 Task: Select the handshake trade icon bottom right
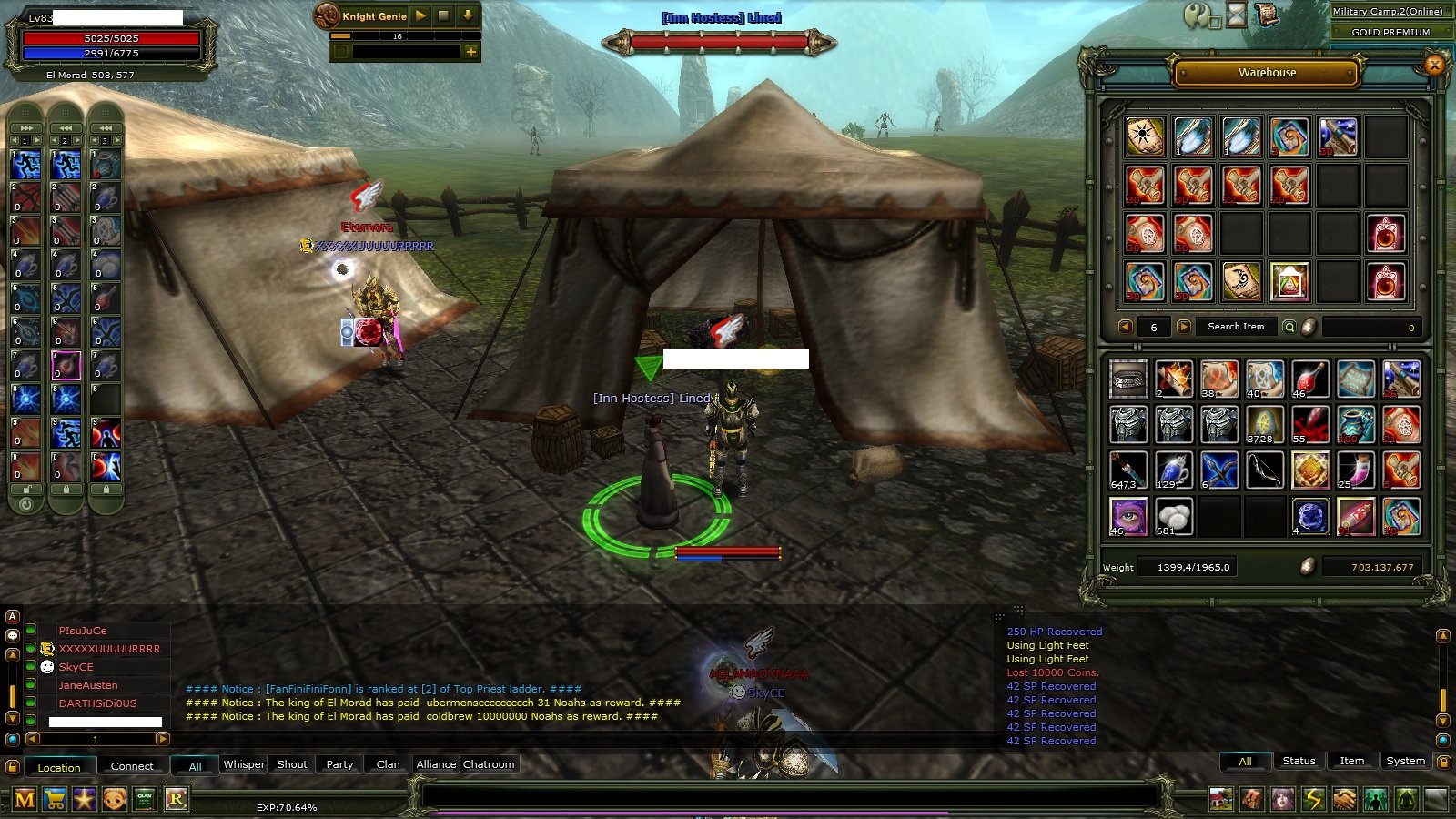(1345, 801)
